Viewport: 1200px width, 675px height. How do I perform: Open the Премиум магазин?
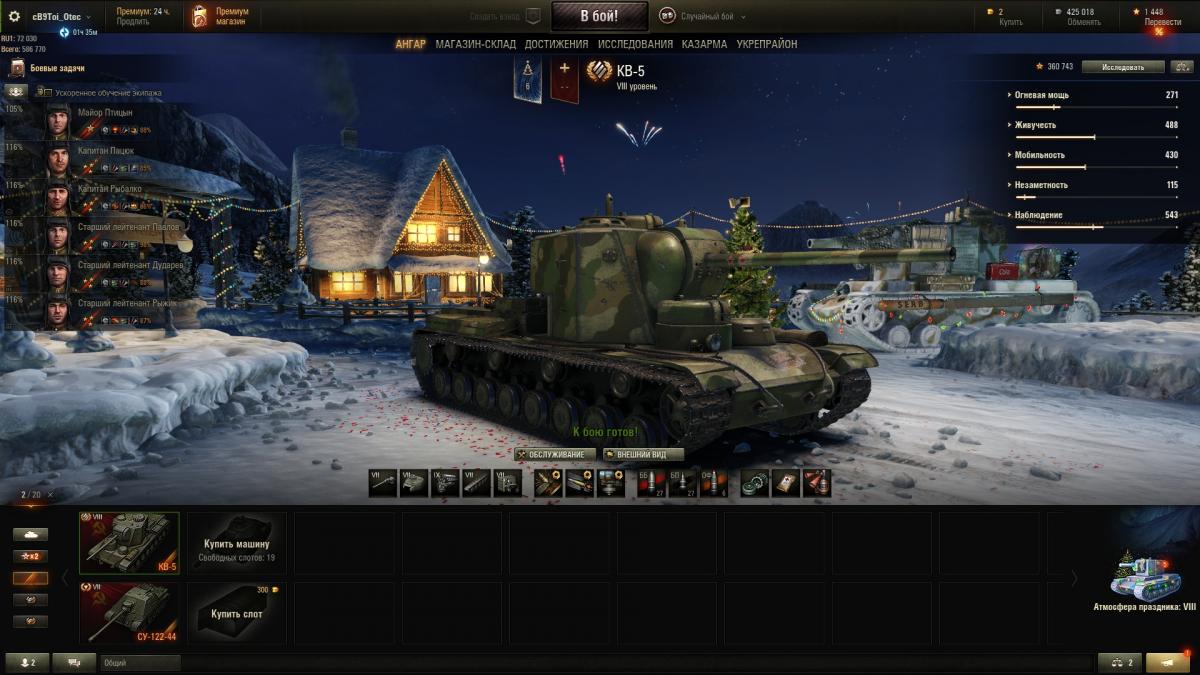click(x=221, y=16)
